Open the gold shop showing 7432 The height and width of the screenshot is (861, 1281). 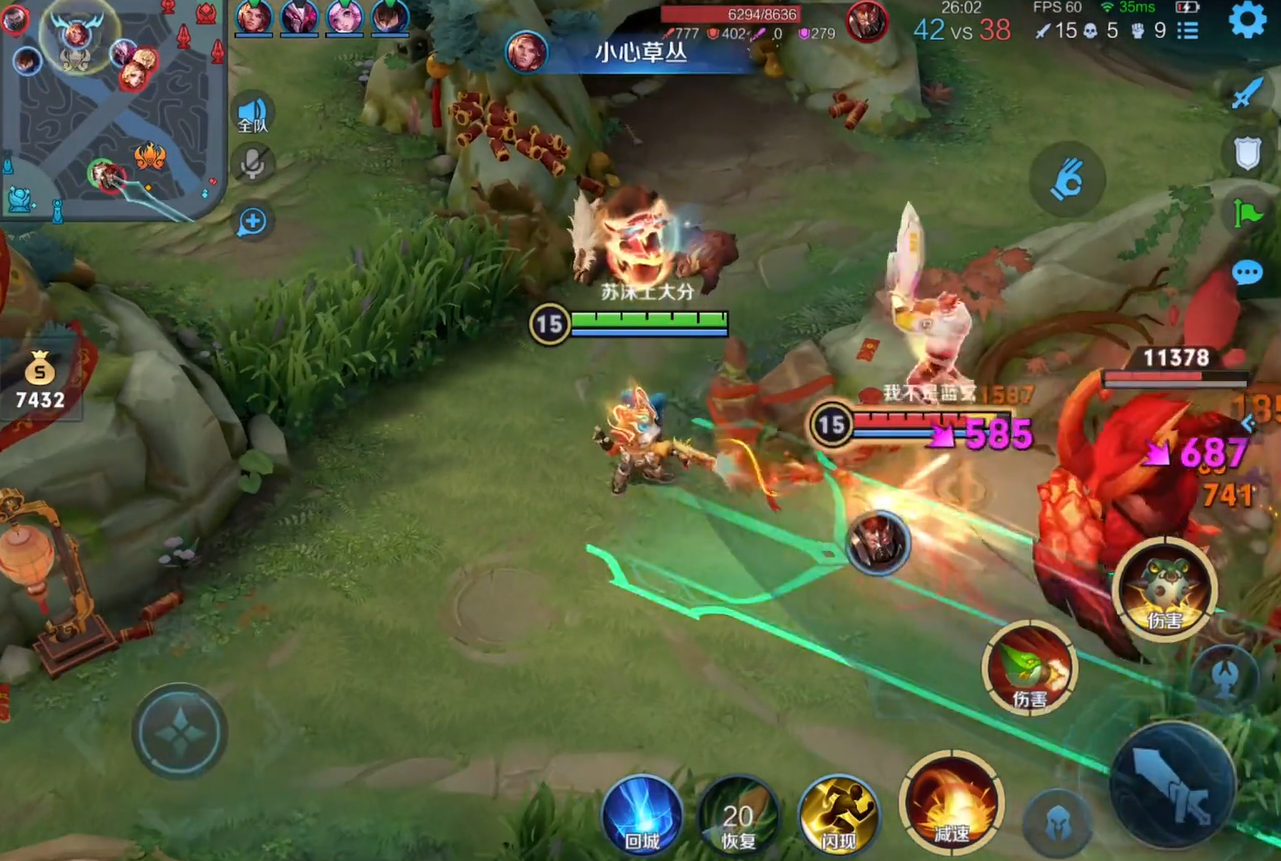point(40,382)
